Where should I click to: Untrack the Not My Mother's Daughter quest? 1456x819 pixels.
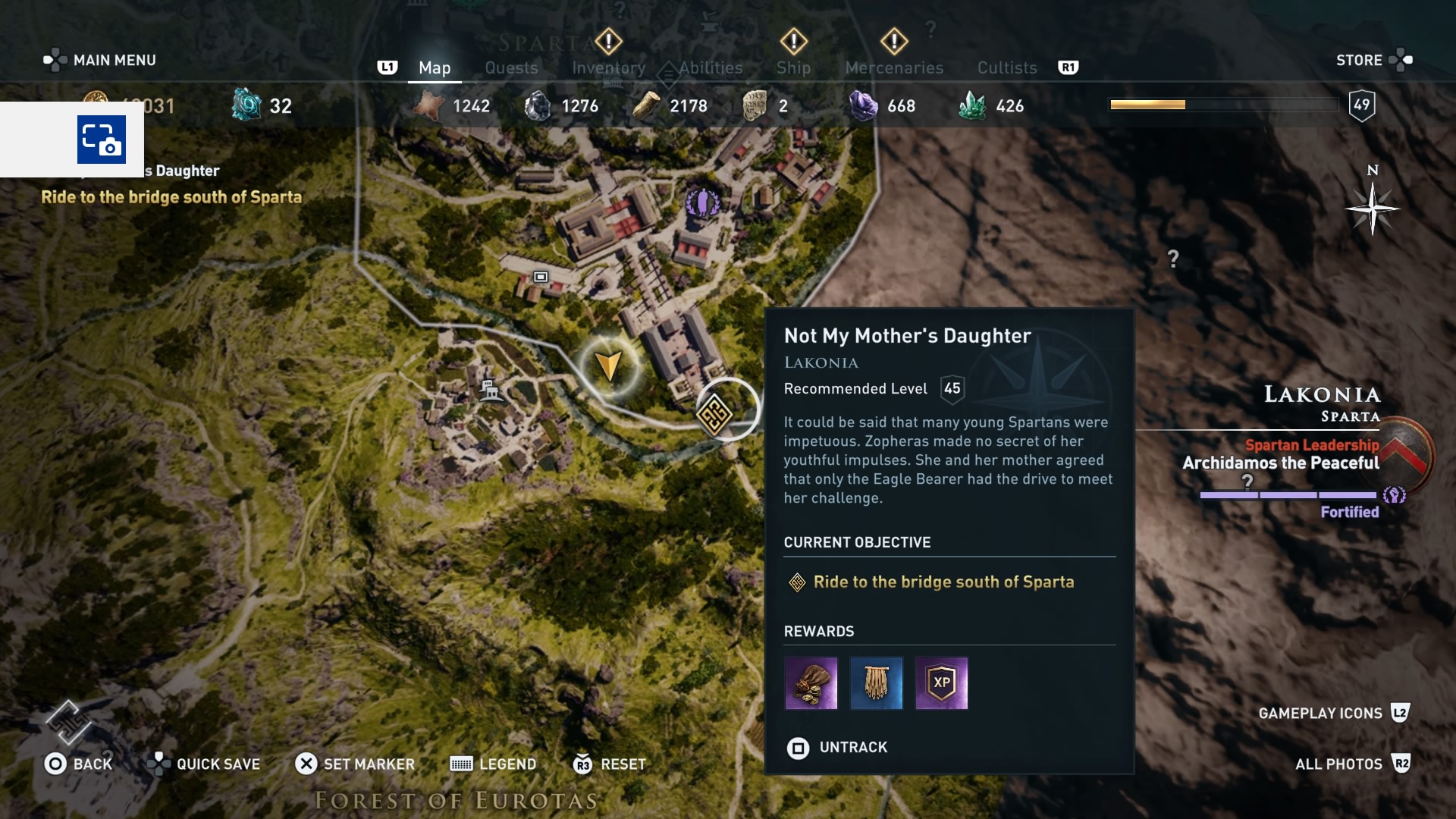(836, 748)
